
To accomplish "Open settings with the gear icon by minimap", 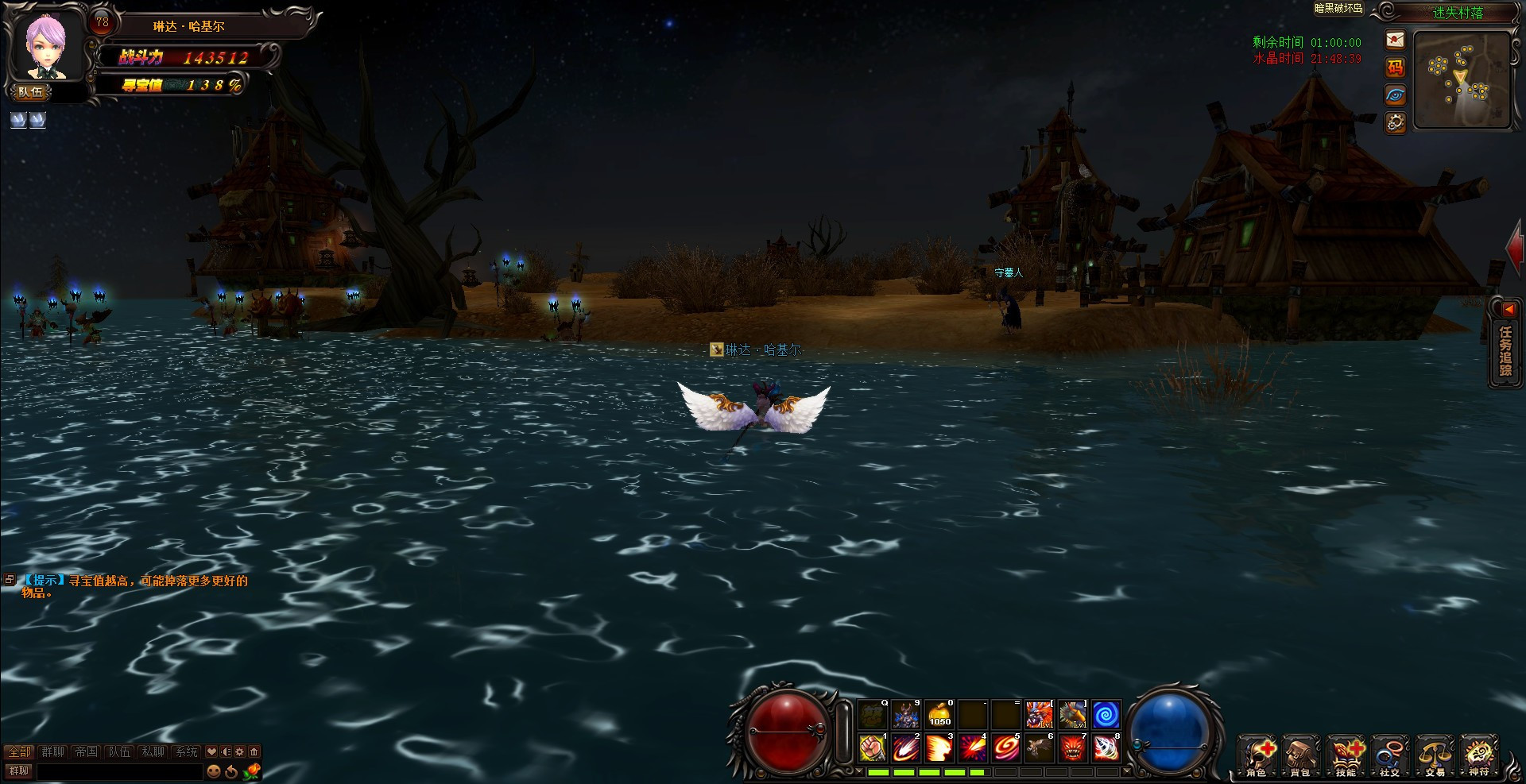I will tap(1395, 122).
